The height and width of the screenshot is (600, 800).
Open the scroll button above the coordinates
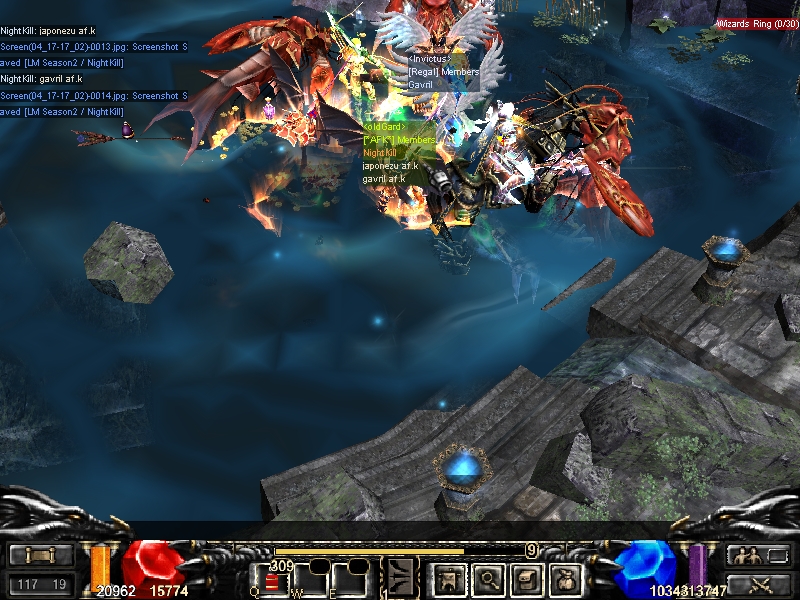[40, 556]
